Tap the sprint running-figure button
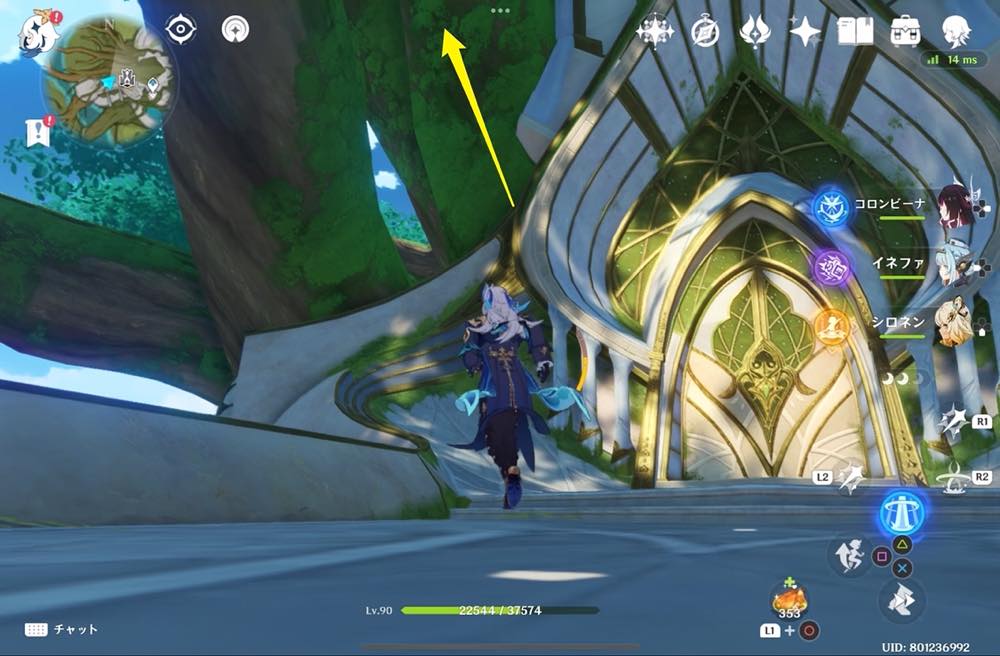The width and height of the screenshot is (1000, 656). click(846, 555)
